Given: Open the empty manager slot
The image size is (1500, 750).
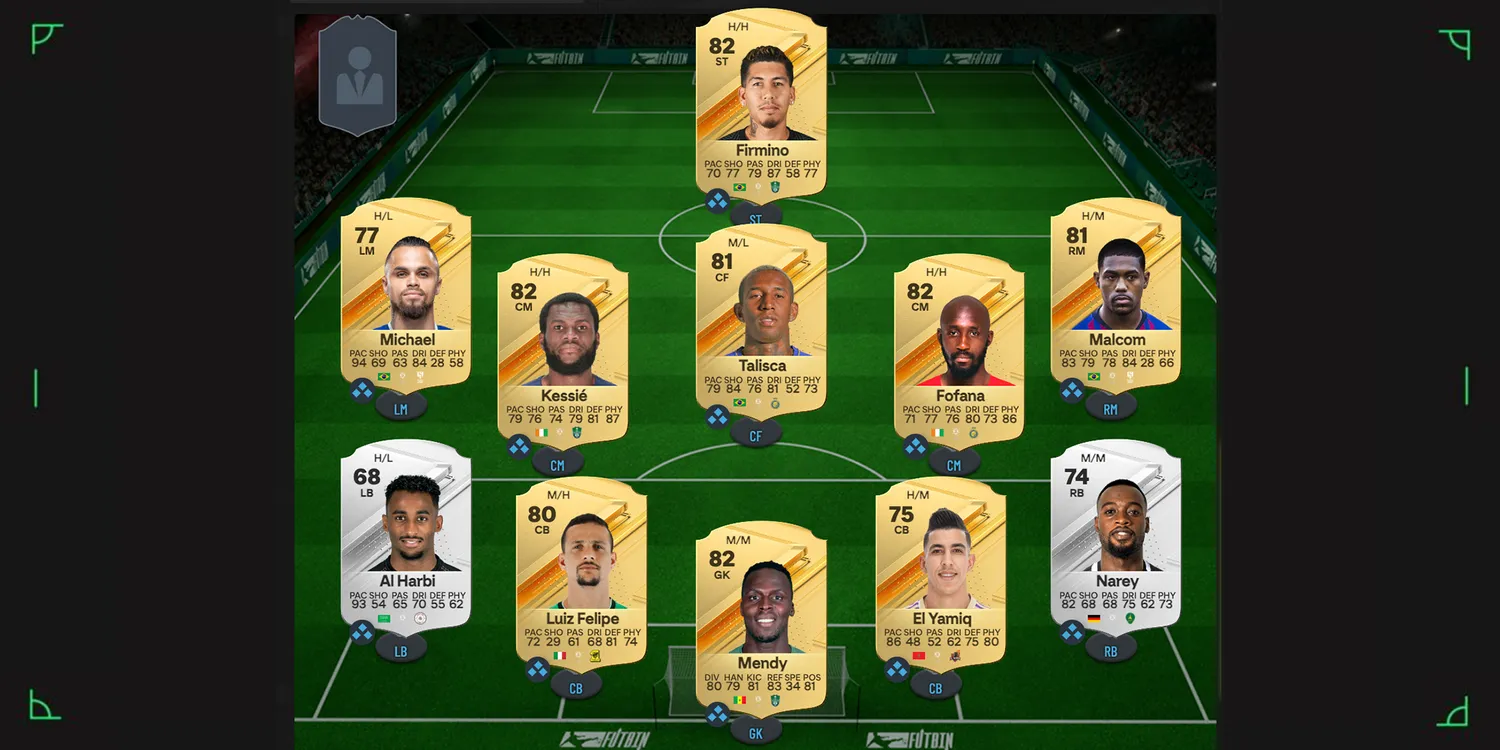Looking at the screenshot, I should coord(358,76).
